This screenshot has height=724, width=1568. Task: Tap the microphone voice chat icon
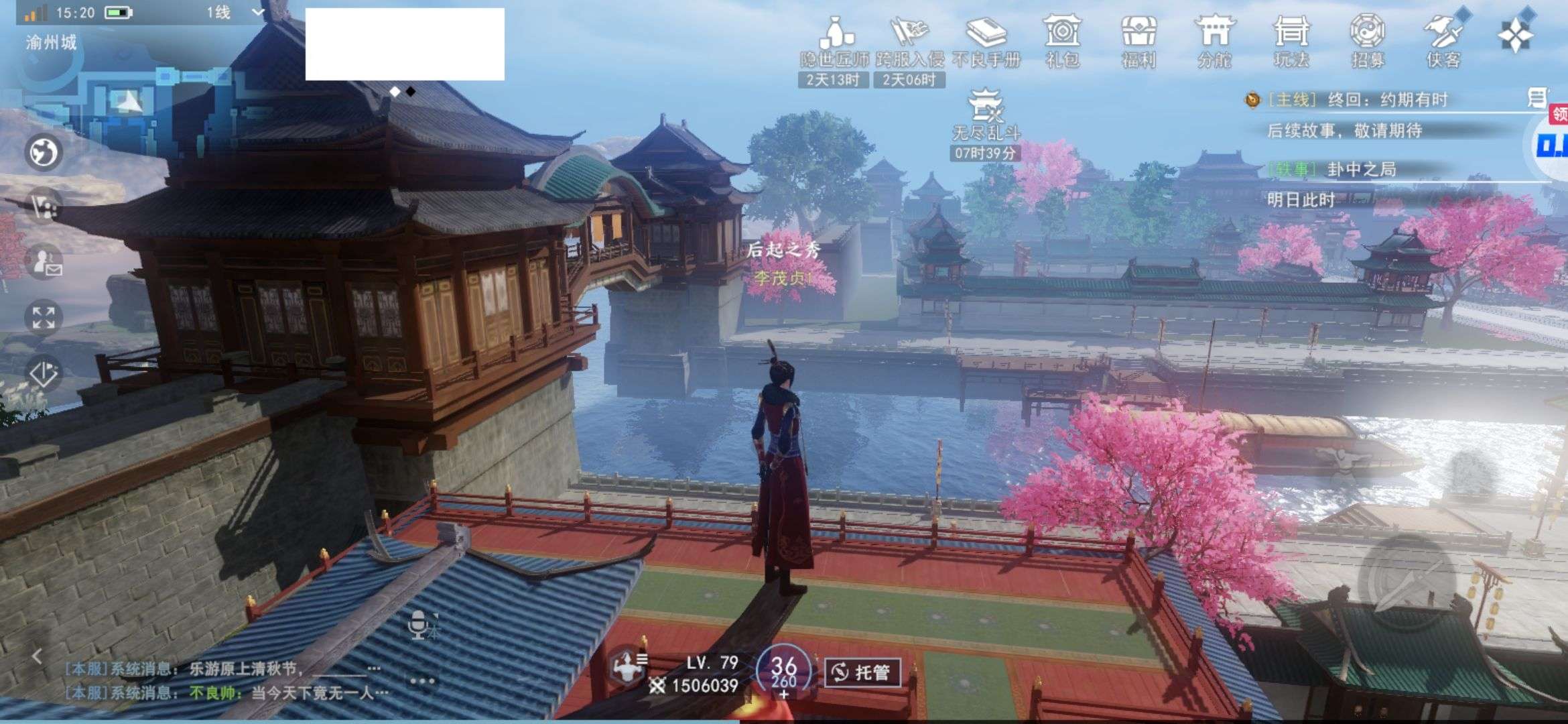(420, 625)
